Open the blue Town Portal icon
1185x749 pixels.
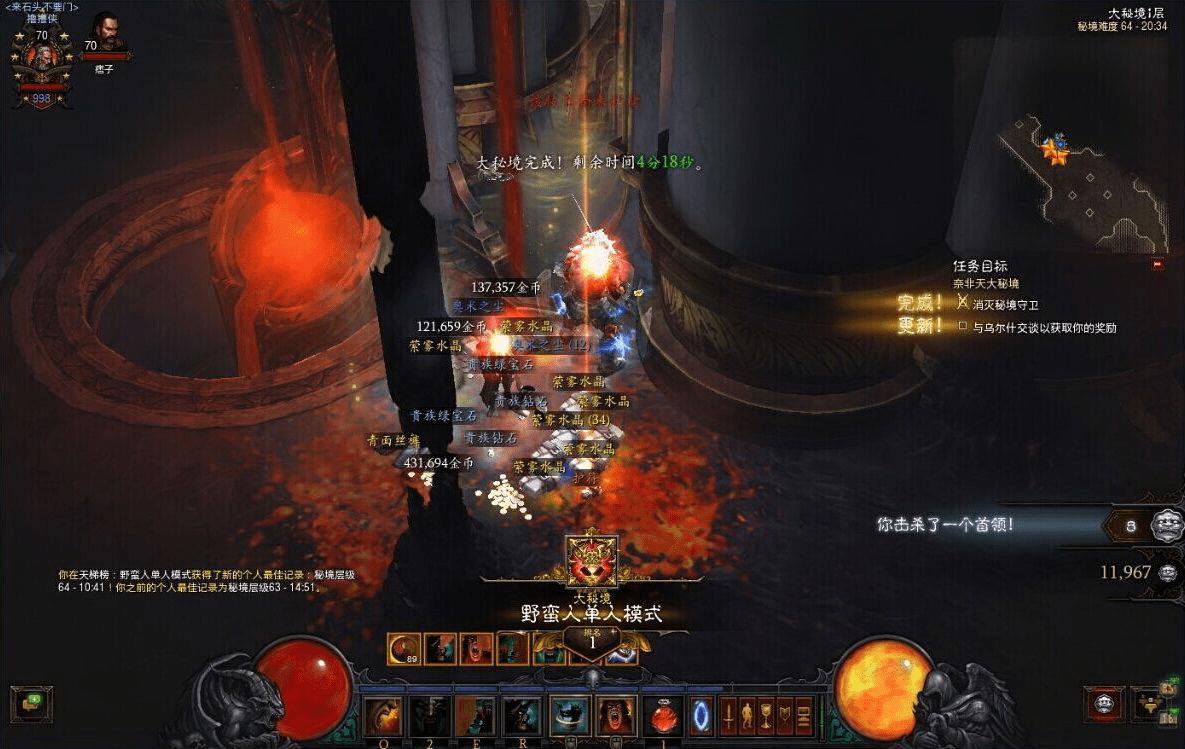pos(700,717)
